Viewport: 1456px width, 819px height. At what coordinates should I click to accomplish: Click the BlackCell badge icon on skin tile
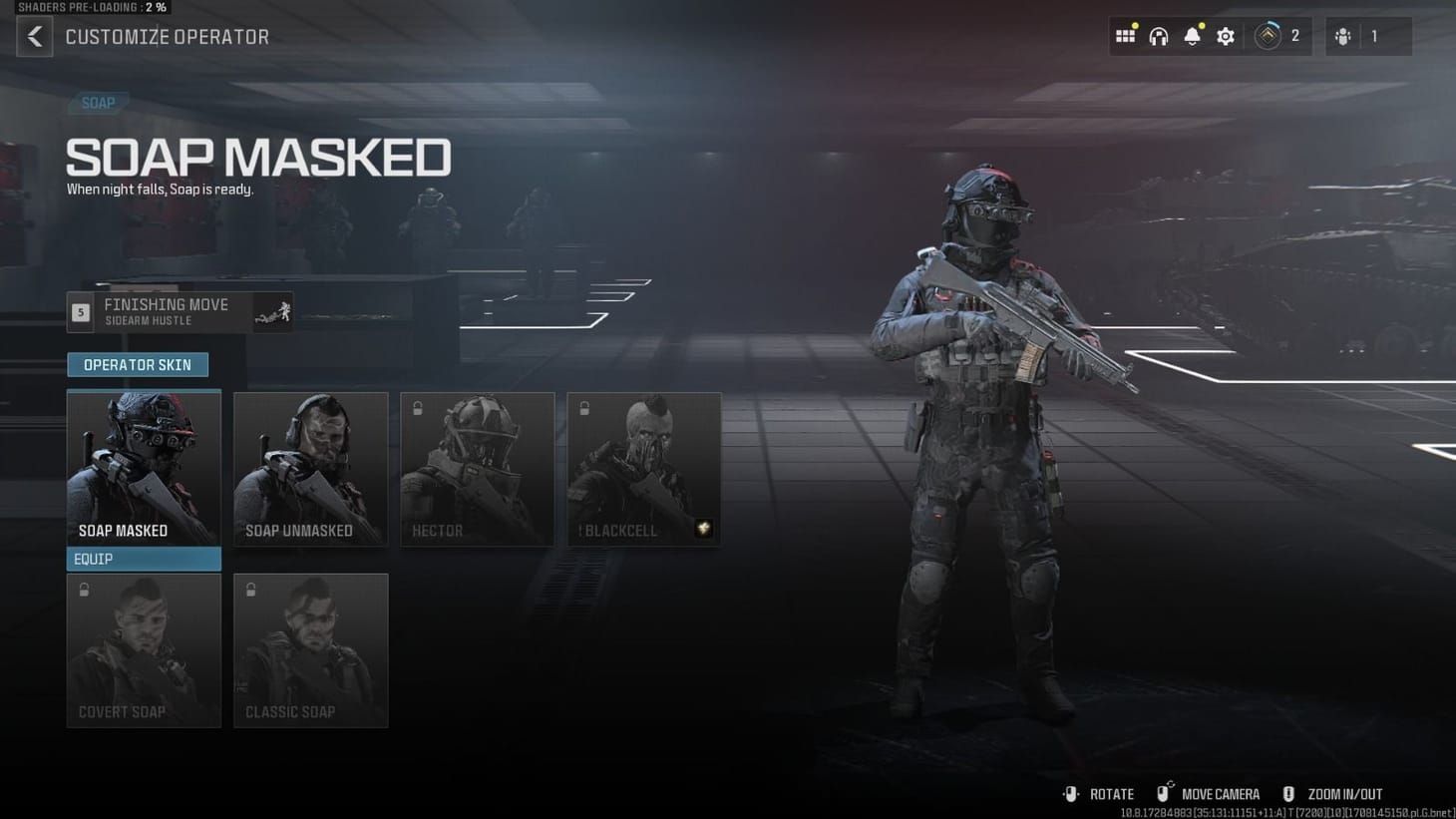point(704,529)
